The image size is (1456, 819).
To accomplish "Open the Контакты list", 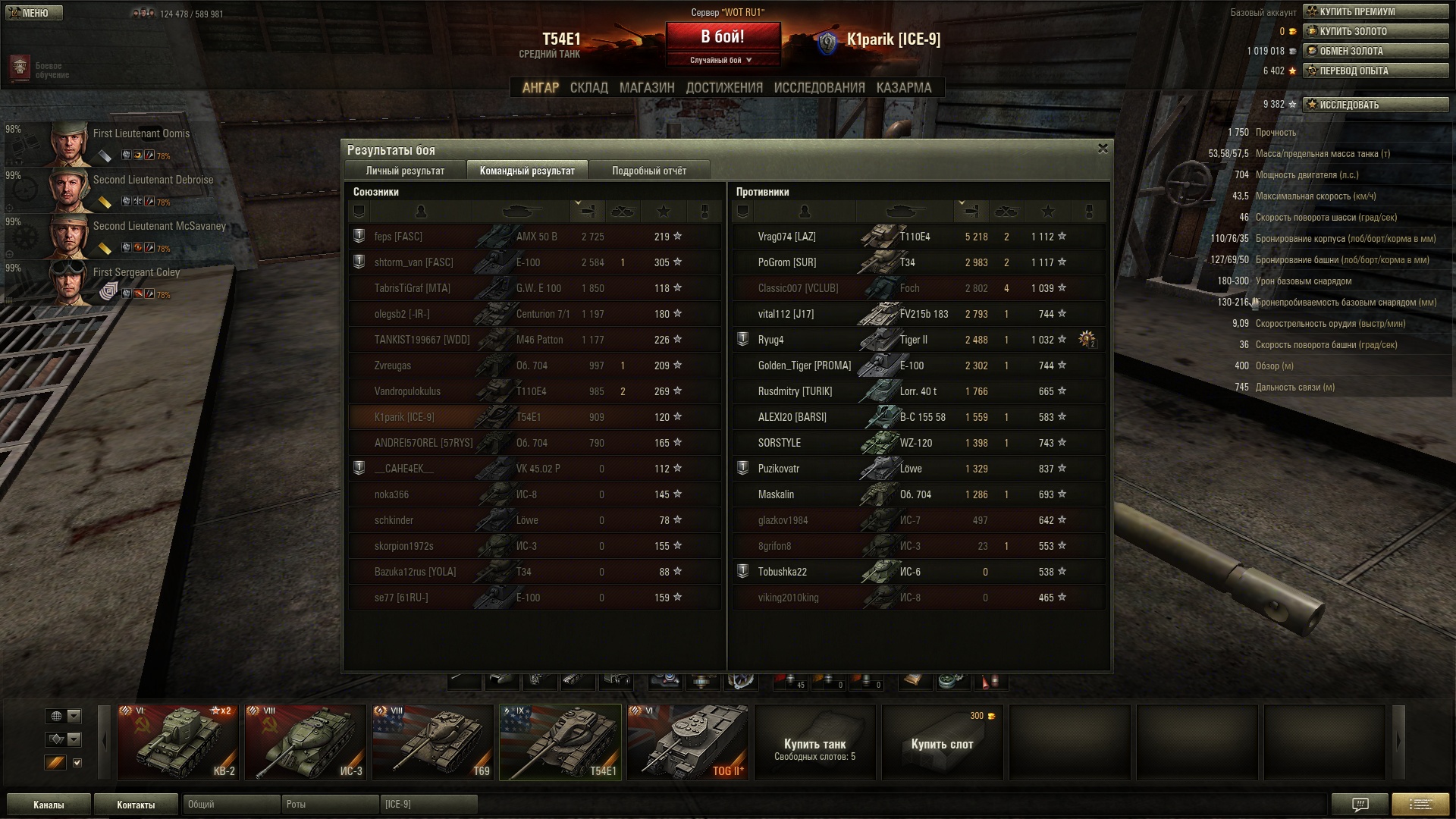I will [x=136, y=805].
